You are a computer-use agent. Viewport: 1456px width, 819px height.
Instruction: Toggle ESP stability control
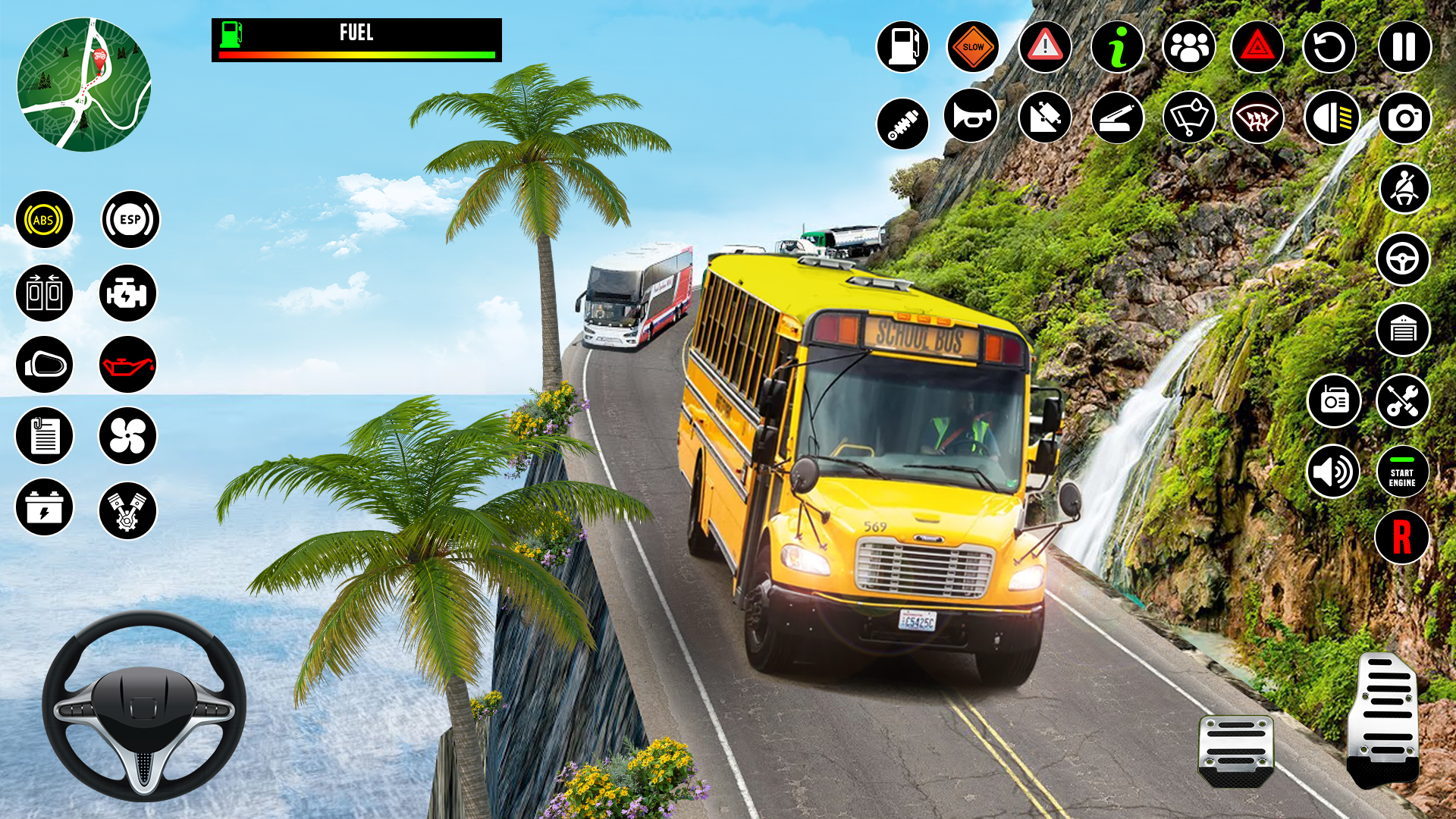pyautogui.click(x=129, y=221)
